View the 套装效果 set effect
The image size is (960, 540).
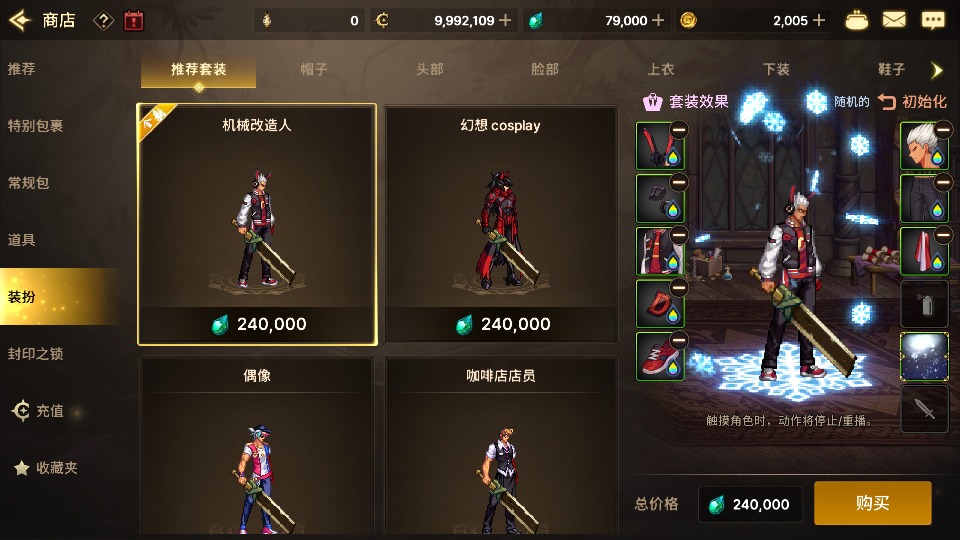point(686,101)
